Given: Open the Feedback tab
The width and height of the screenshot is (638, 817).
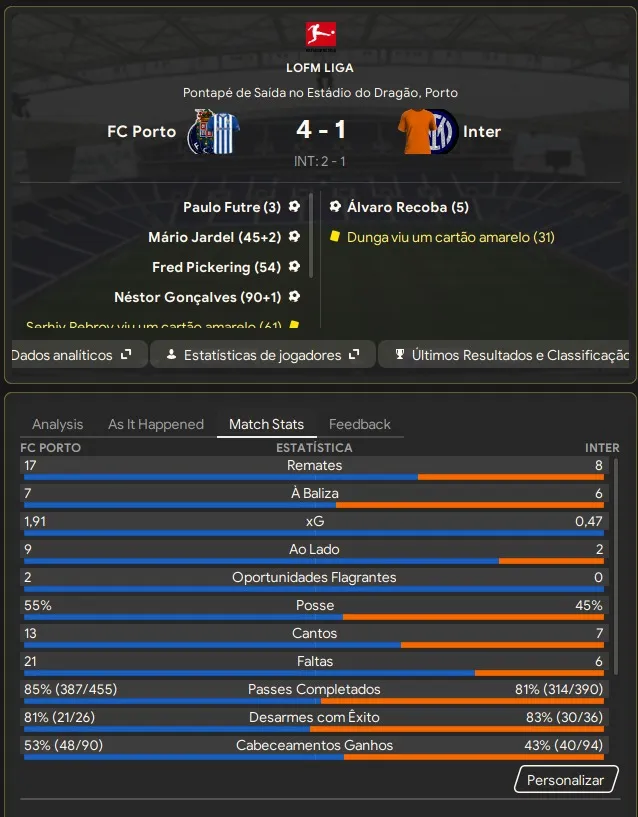Looking at the screenshot, I should [x=360, y=424].
